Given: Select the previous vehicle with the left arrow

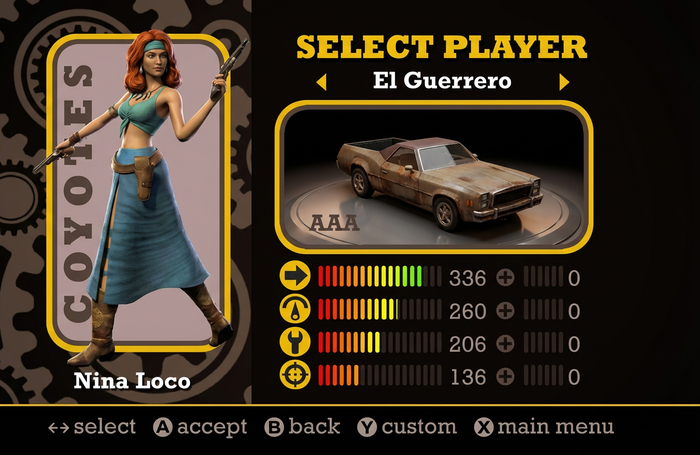Looking at the screenshot, I should [x=321, y=82].
